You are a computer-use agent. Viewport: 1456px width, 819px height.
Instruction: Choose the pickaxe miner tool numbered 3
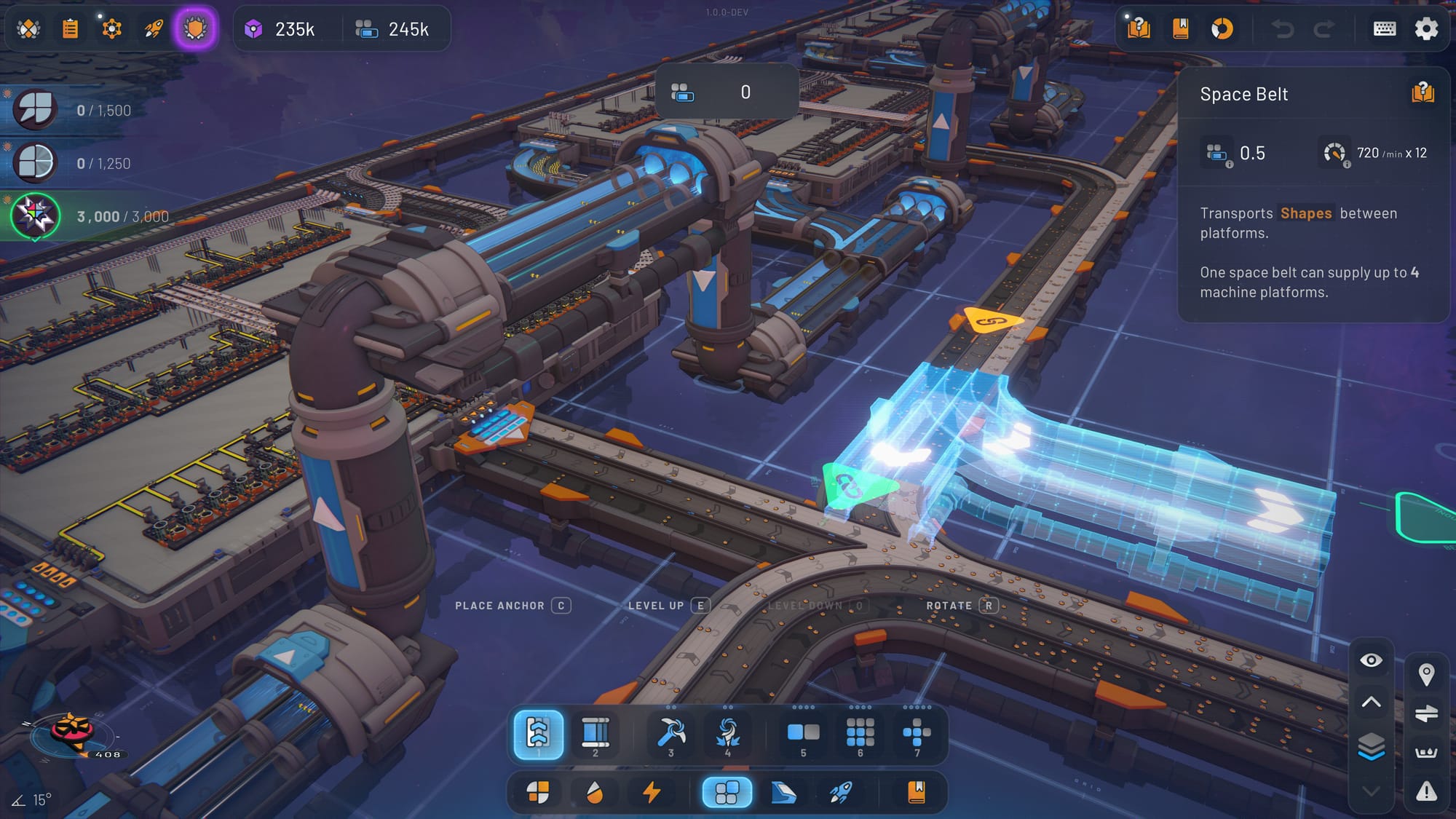(x=670, y=734)
